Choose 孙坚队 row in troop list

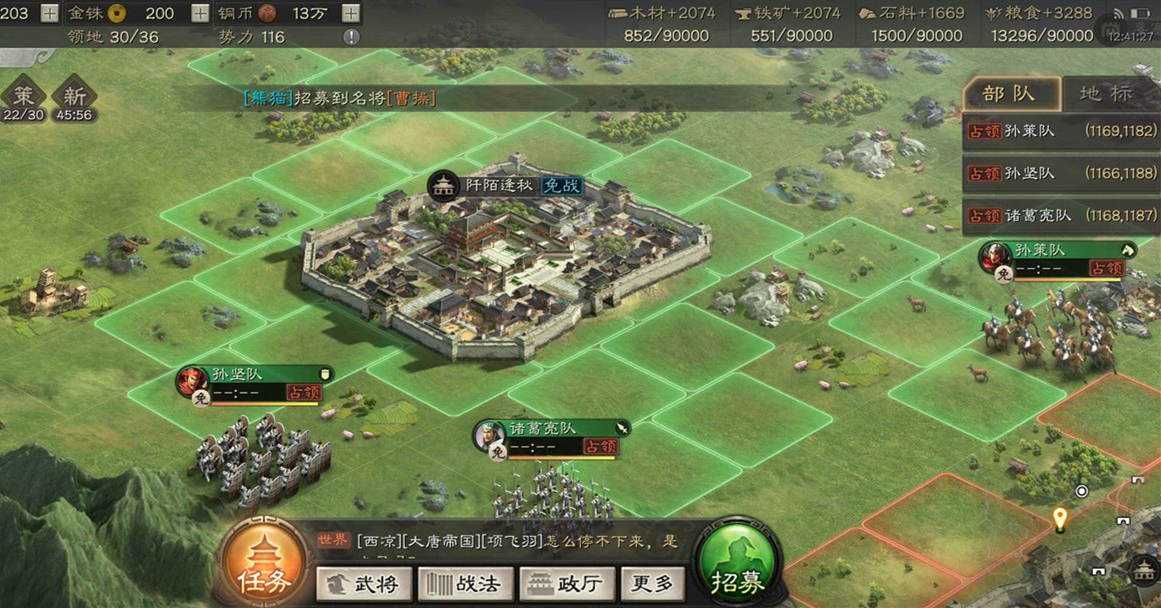(1061, 174)
